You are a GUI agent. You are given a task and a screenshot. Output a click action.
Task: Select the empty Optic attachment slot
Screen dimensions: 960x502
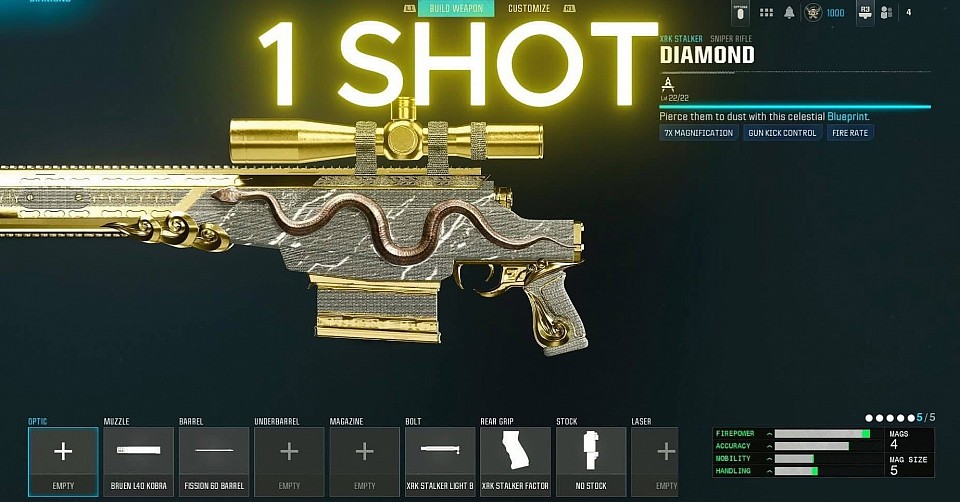[63, 460]
